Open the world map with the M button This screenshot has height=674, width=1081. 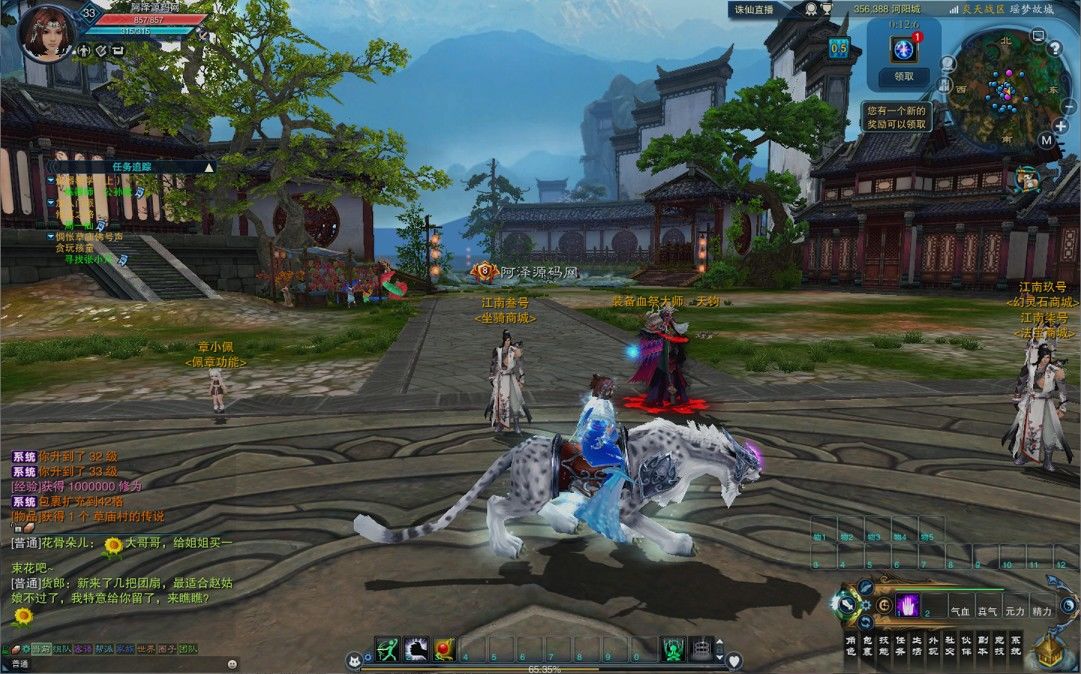(x=1046, y=140)
